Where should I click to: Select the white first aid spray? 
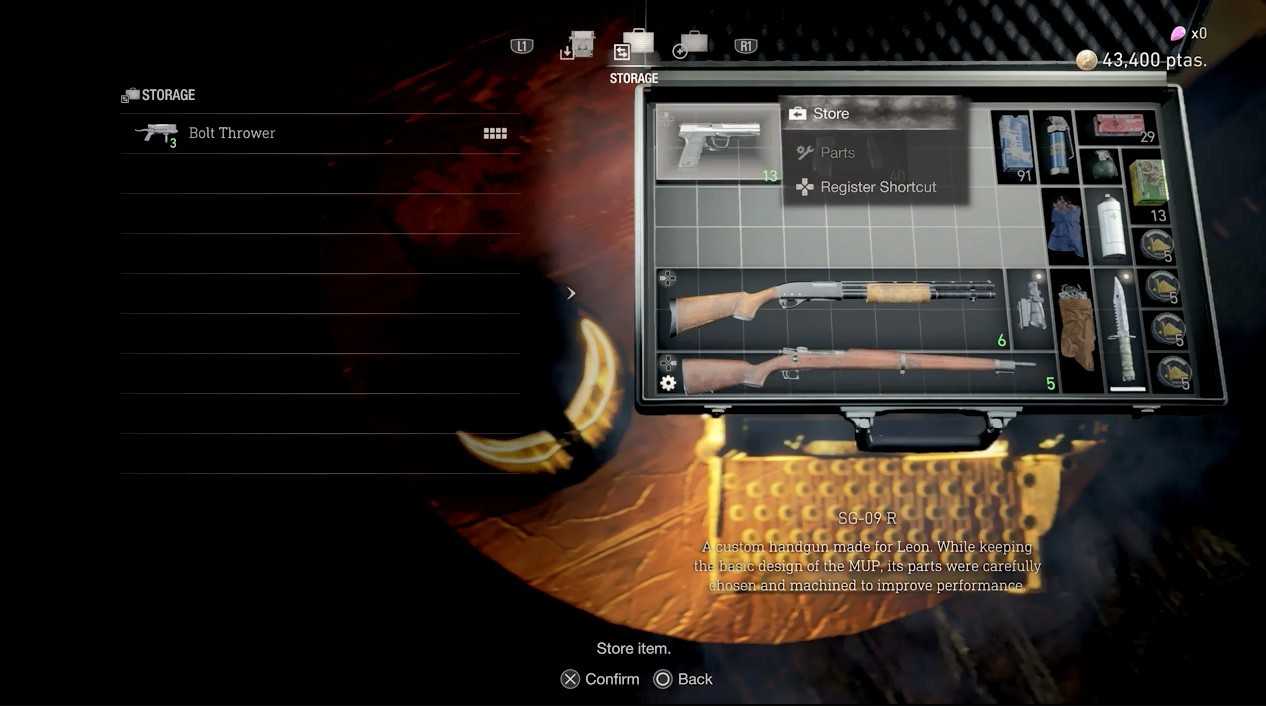1107,226
